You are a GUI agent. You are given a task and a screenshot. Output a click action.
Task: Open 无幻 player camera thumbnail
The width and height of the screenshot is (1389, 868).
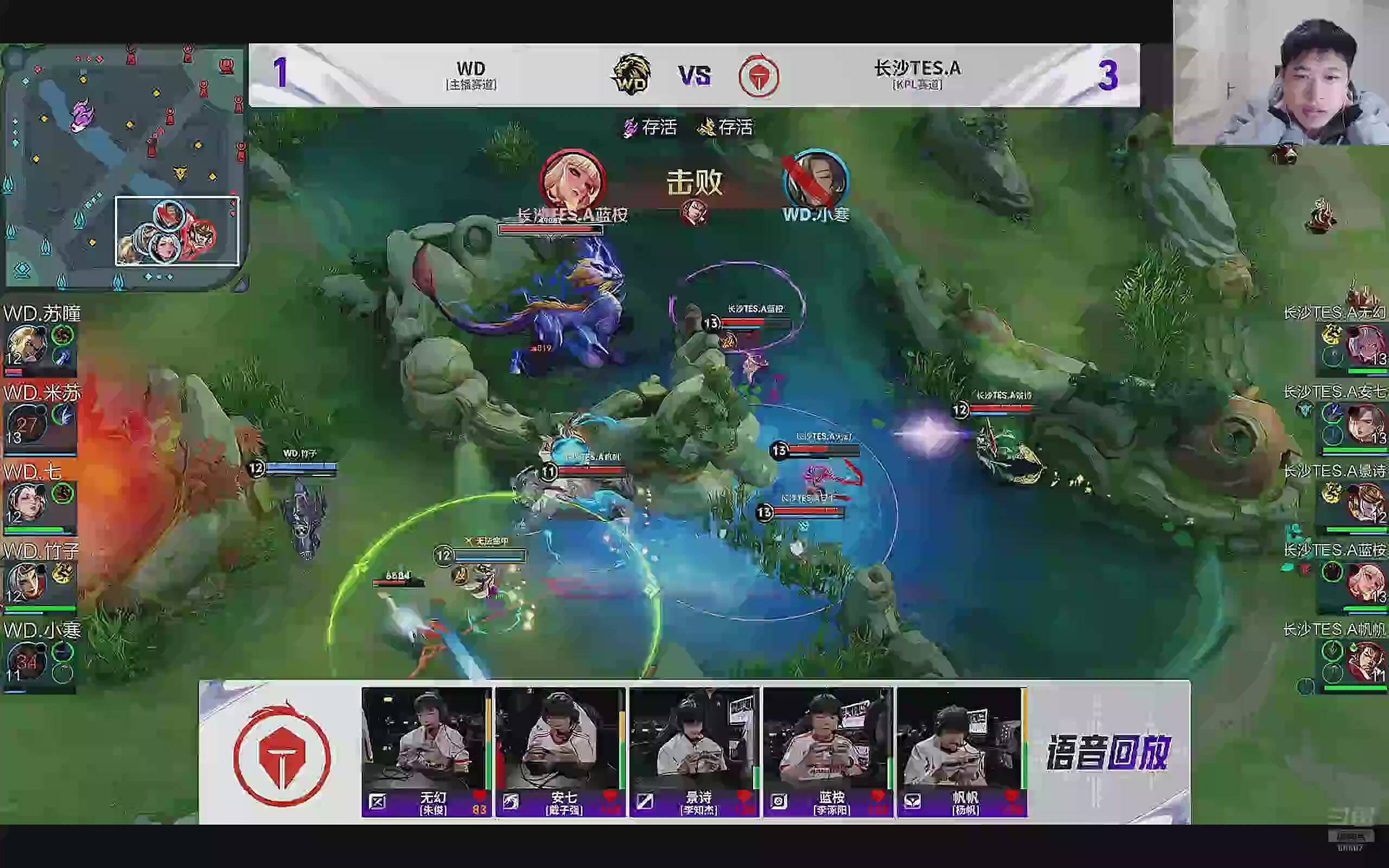pyautogui.click(x=426, y=739)
